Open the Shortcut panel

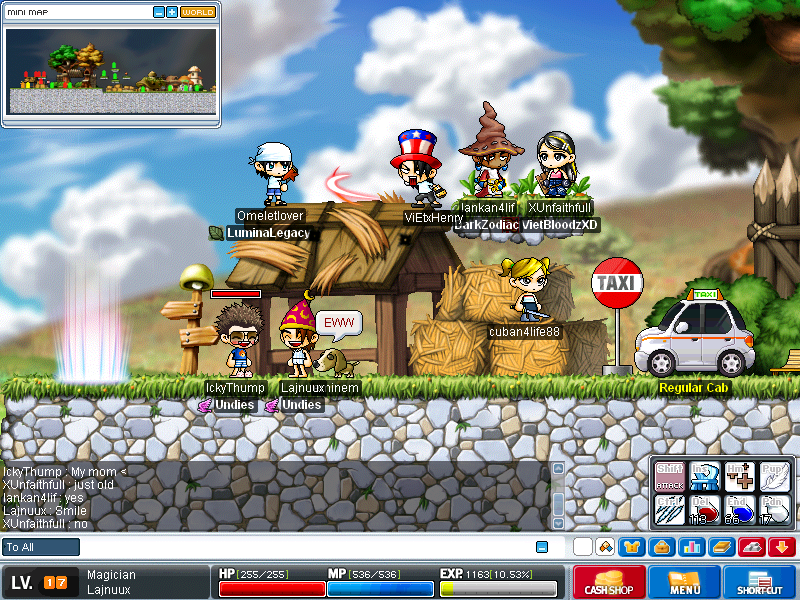[x=760, y=583]
